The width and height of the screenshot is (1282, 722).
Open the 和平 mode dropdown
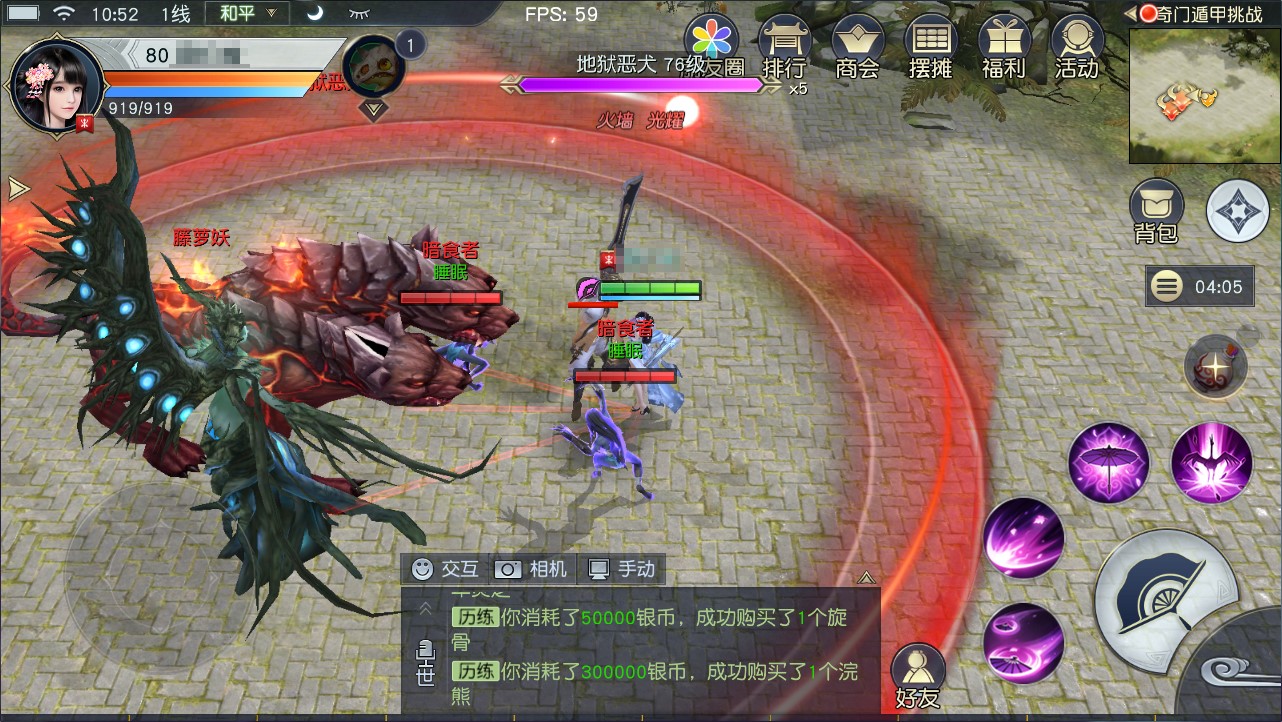[246, 14]
